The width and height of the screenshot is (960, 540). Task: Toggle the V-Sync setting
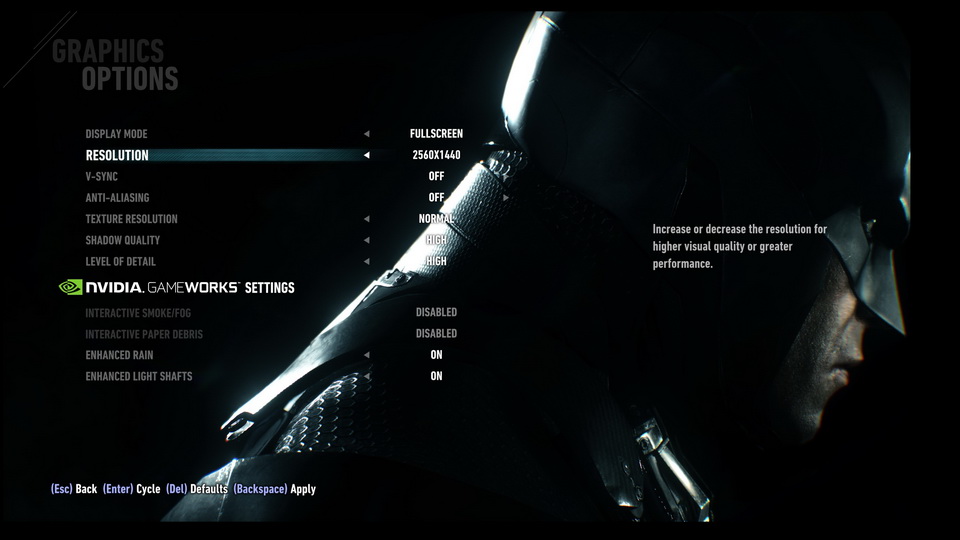(x=102, y=177)
